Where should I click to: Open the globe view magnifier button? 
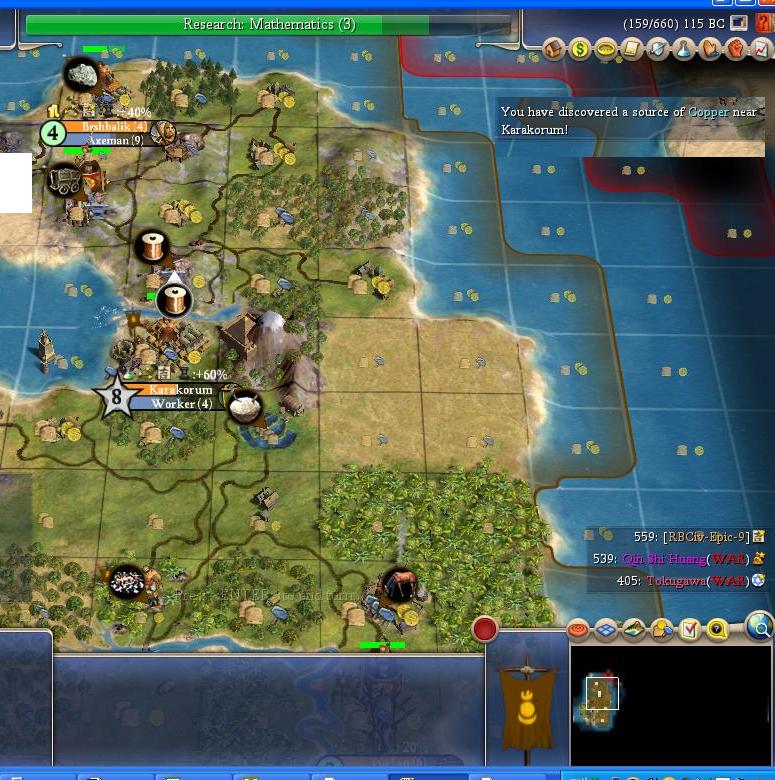(x=760, y=628)
